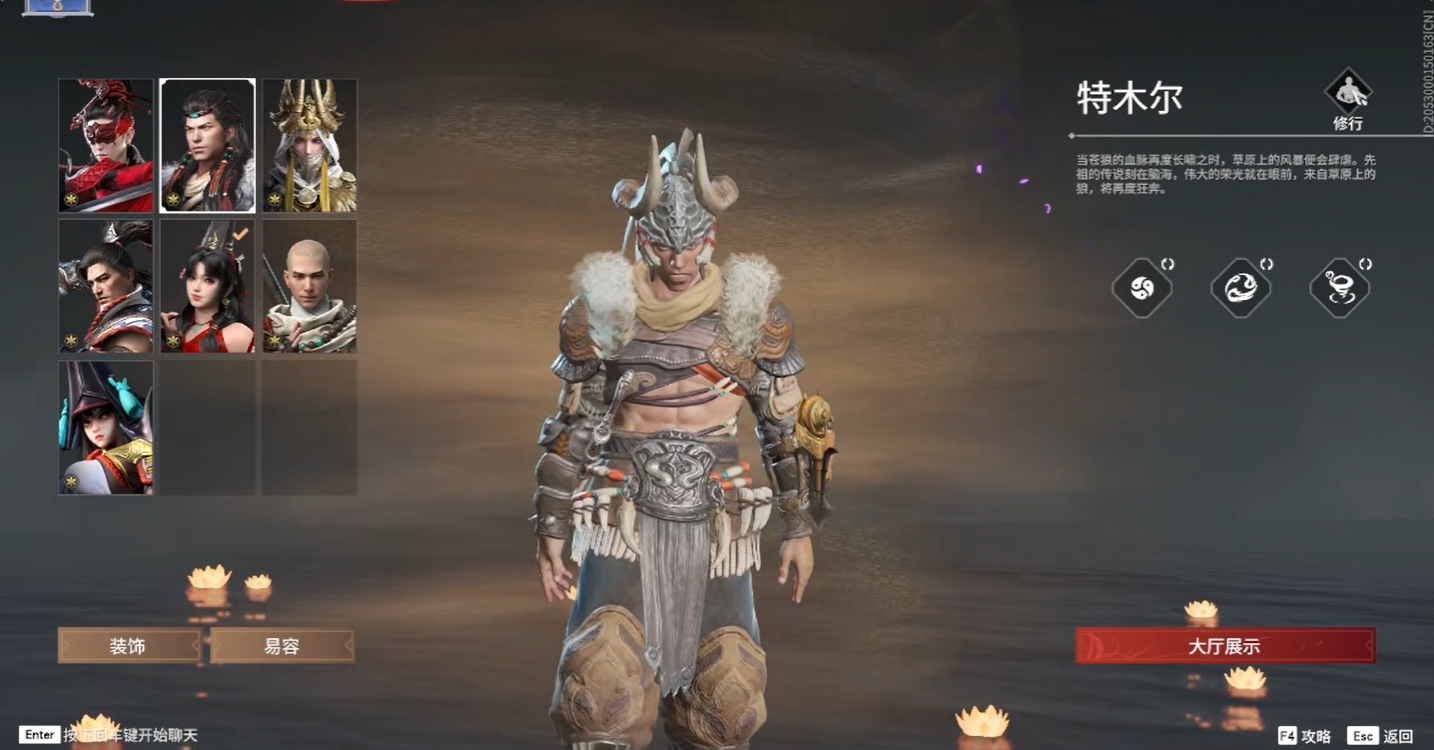This screenshot has width=1434, height=750.
Task: Open the 修行 training icon
Action: point(1347,99)
